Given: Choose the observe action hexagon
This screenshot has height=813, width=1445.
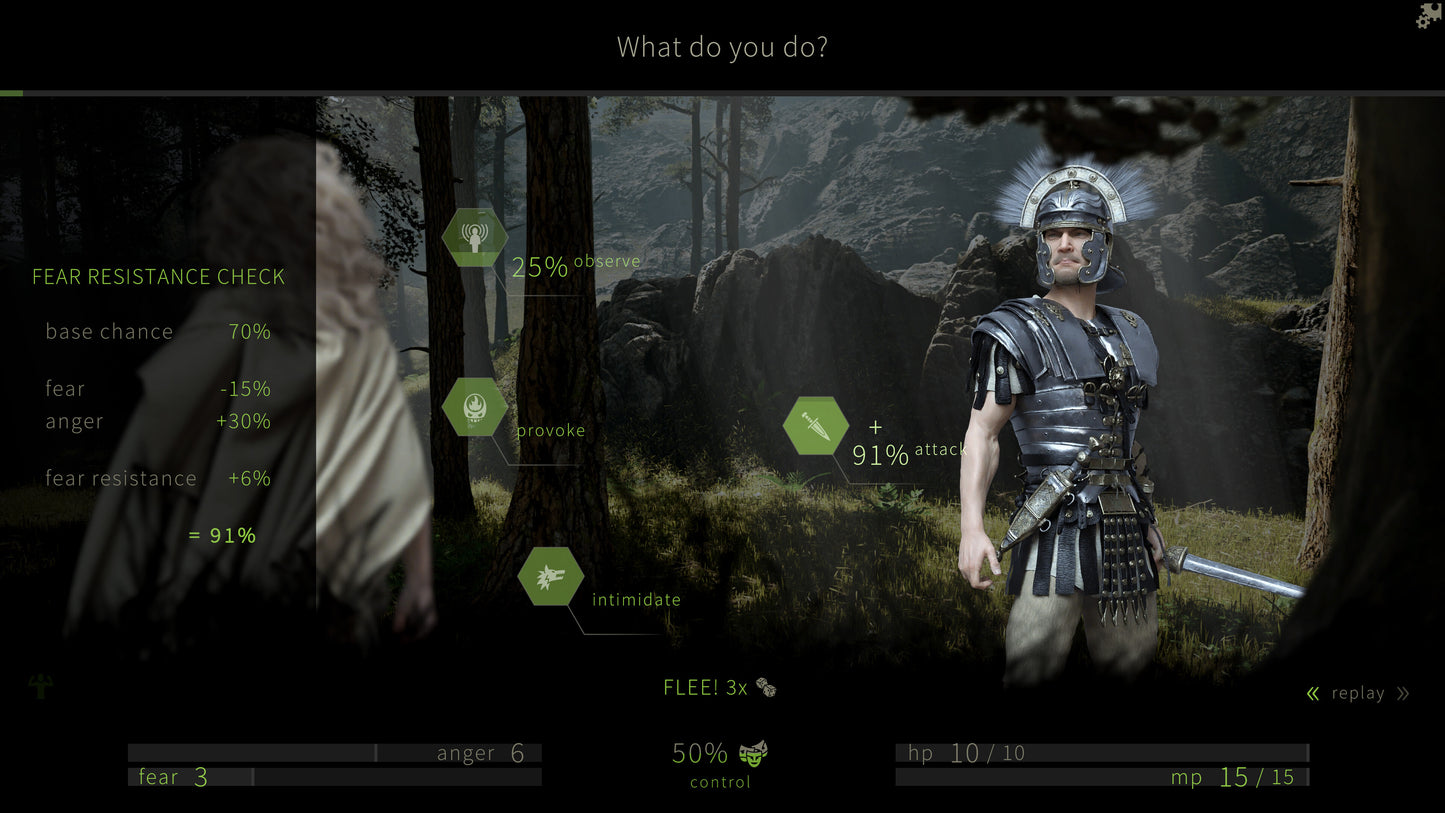Looking at the screenshot, I should click(x=474, y=238).
